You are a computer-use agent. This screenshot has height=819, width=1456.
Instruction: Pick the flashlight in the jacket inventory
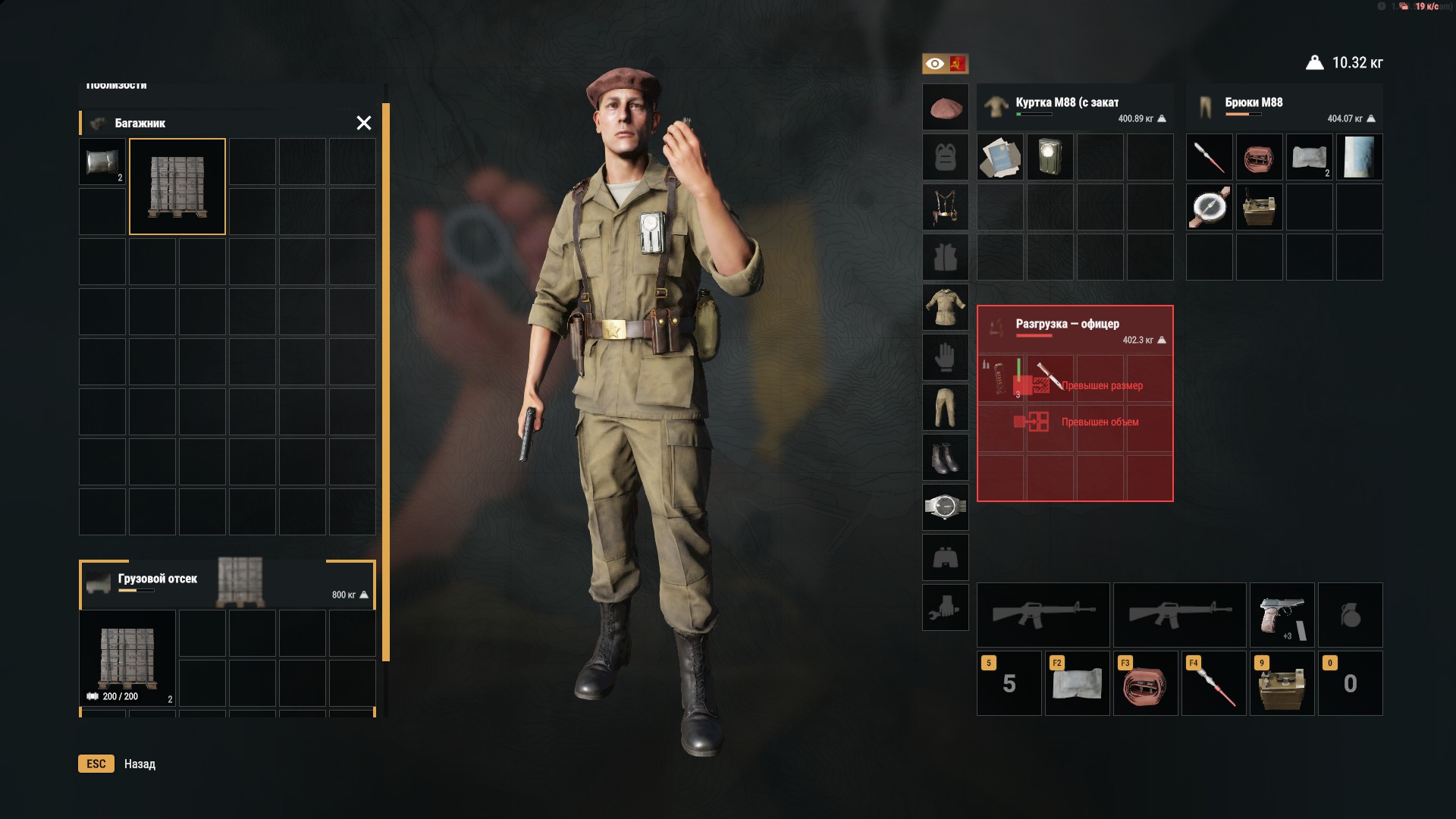[1050, 157]
